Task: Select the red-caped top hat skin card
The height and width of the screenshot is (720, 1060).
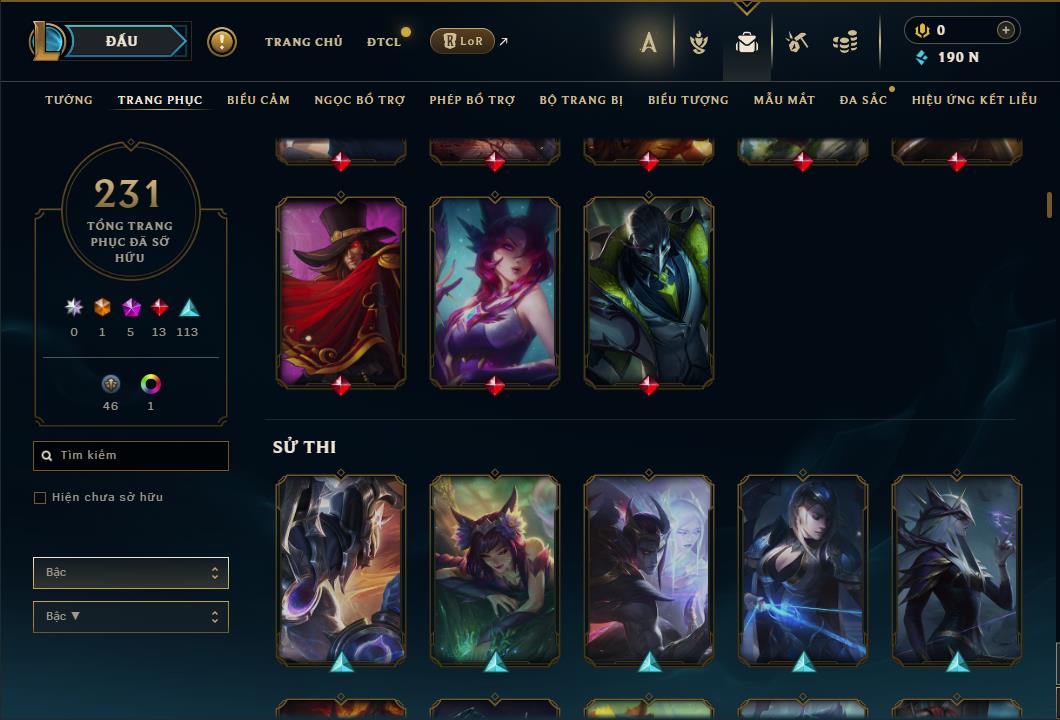Action: click(x=341, y=290)
